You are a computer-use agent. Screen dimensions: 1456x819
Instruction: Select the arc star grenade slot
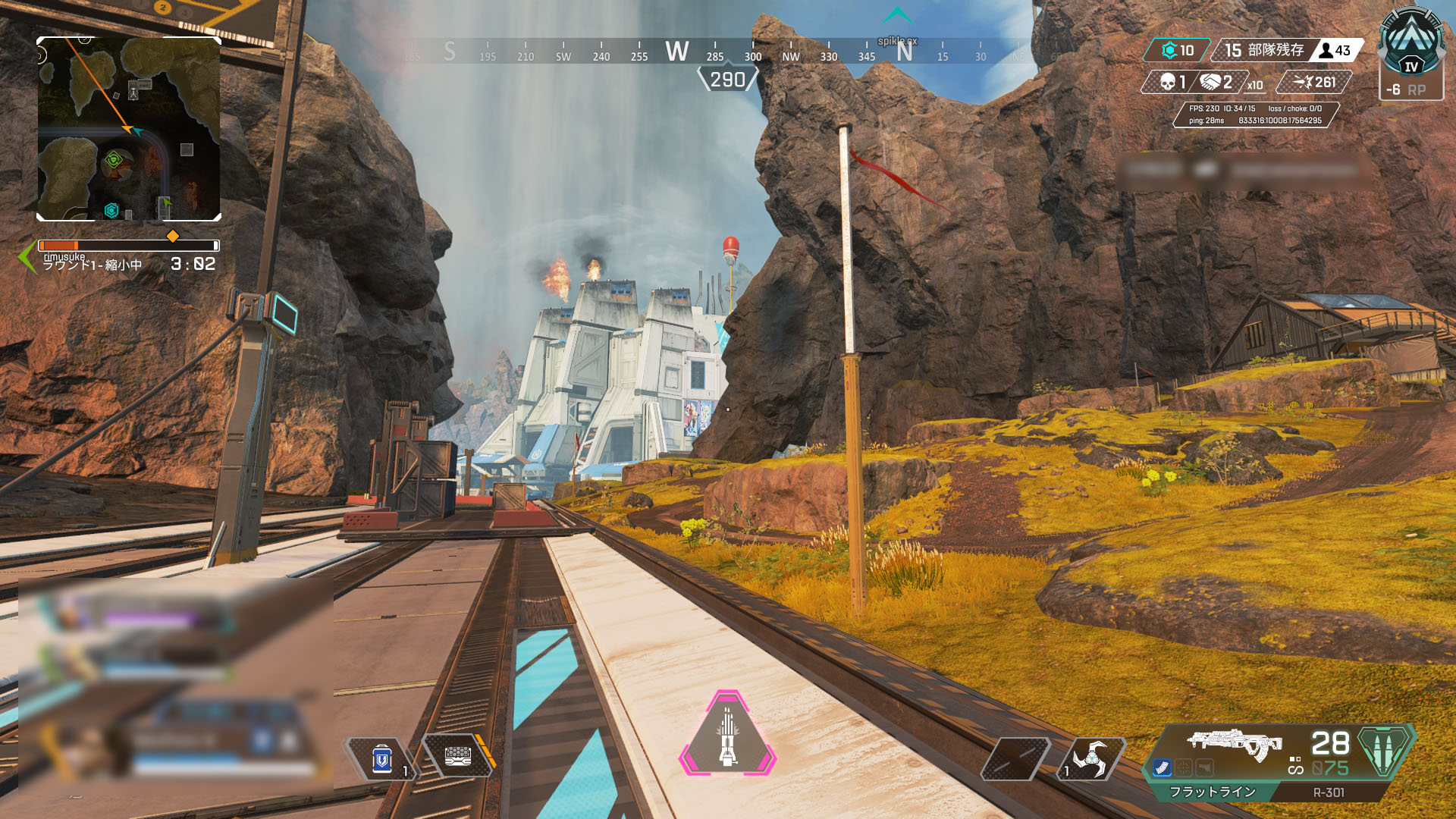(x=1090, y=758)
